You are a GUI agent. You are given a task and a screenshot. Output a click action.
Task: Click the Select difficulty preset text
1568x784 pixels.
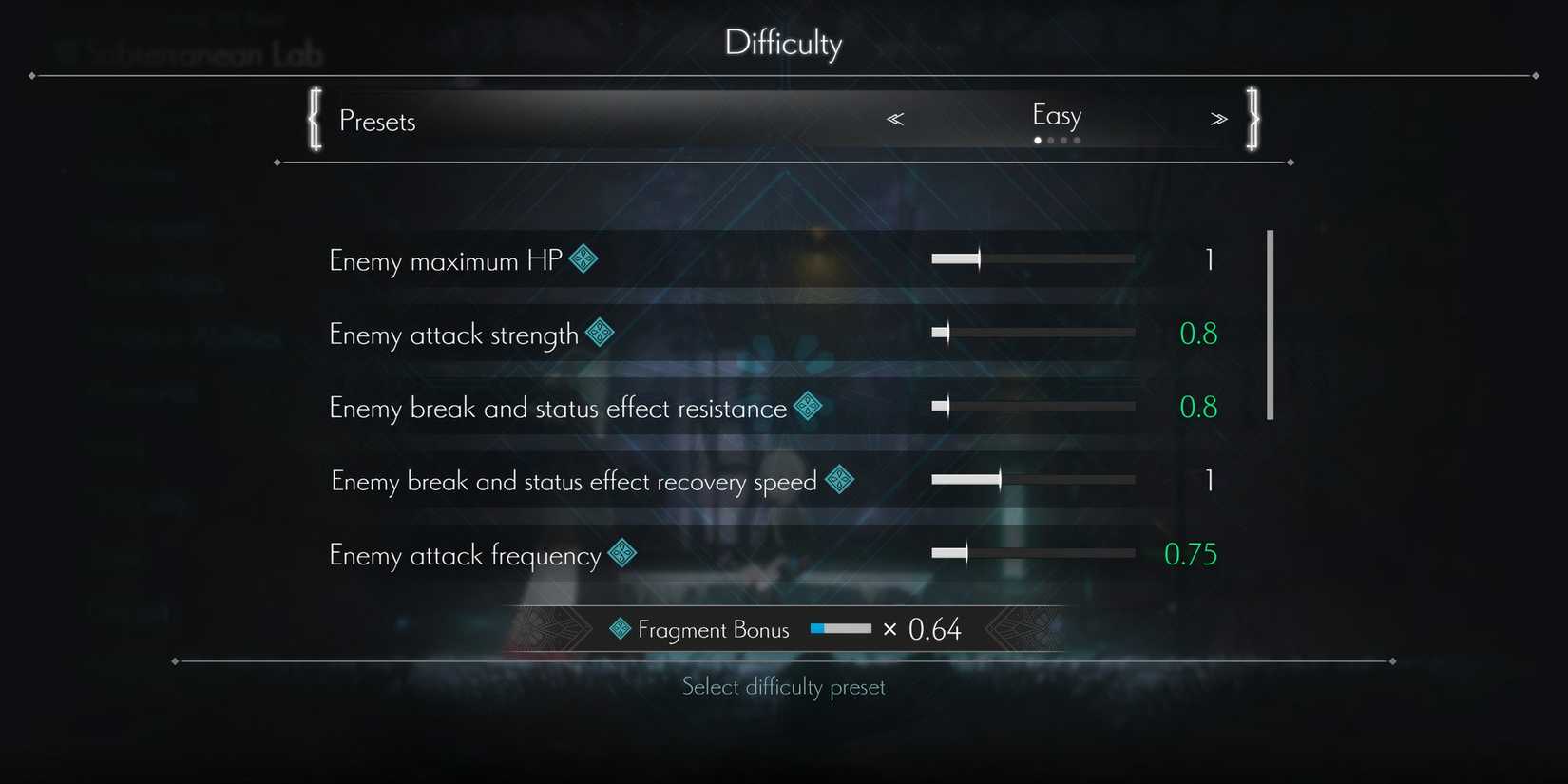(x=783, y=686)
